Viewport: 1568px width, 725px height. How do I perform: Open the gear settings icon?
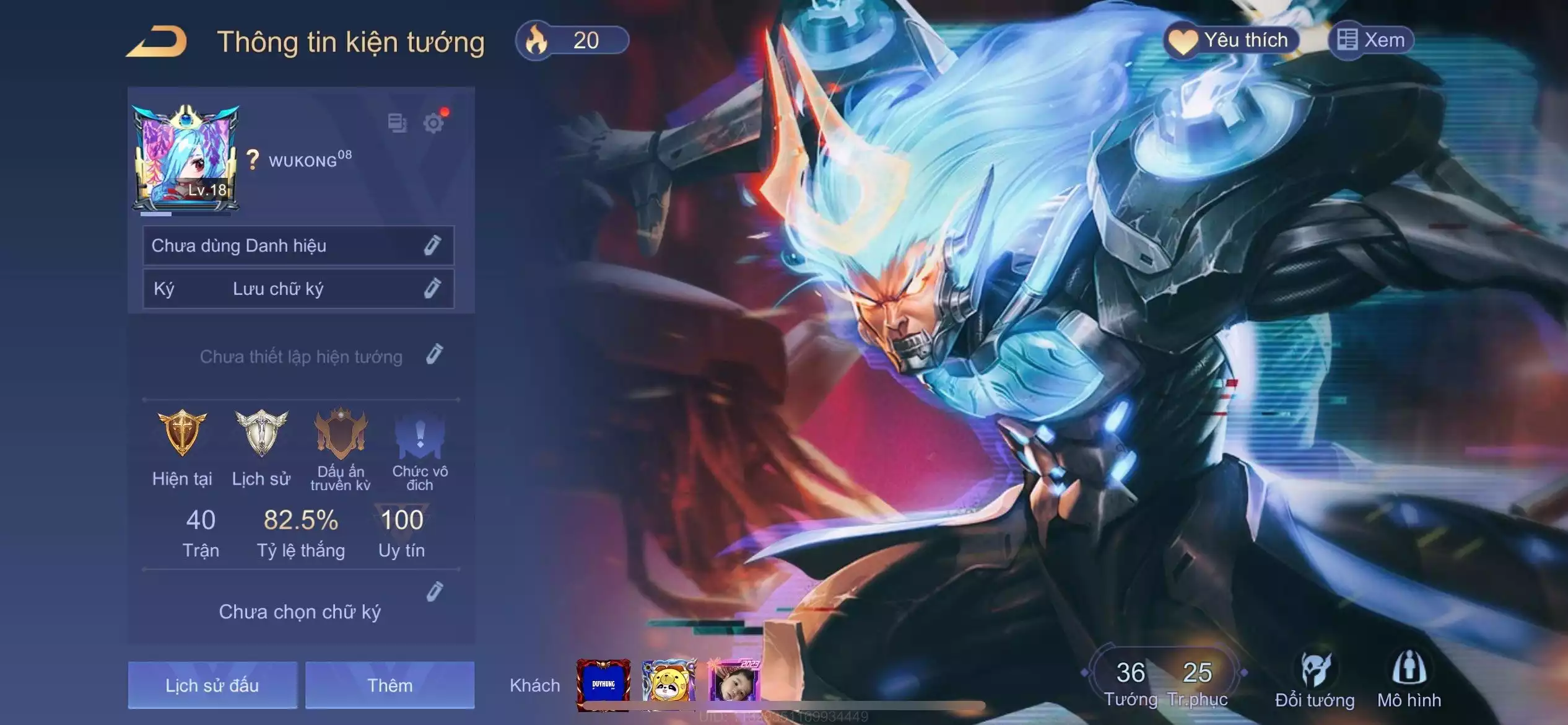coord(433,123)
